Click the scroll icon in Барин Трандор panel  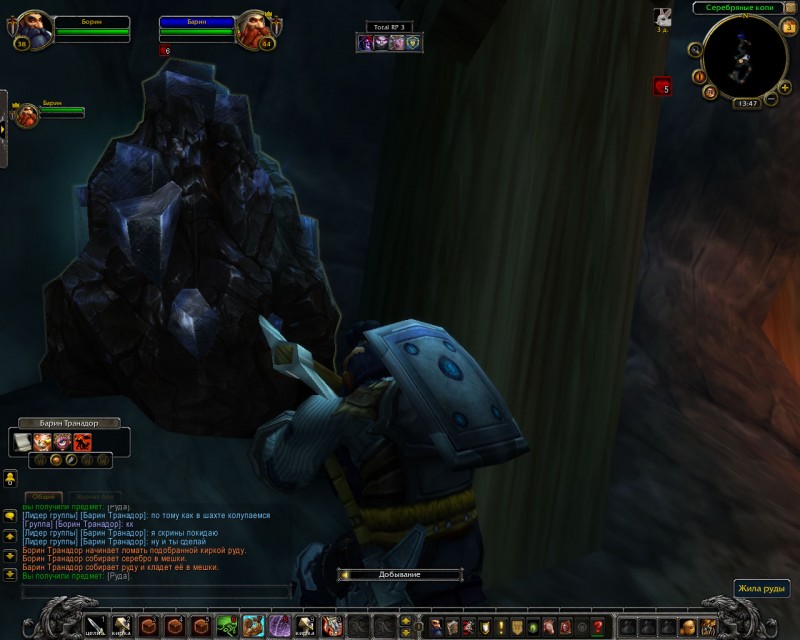[x=23, y=441]
